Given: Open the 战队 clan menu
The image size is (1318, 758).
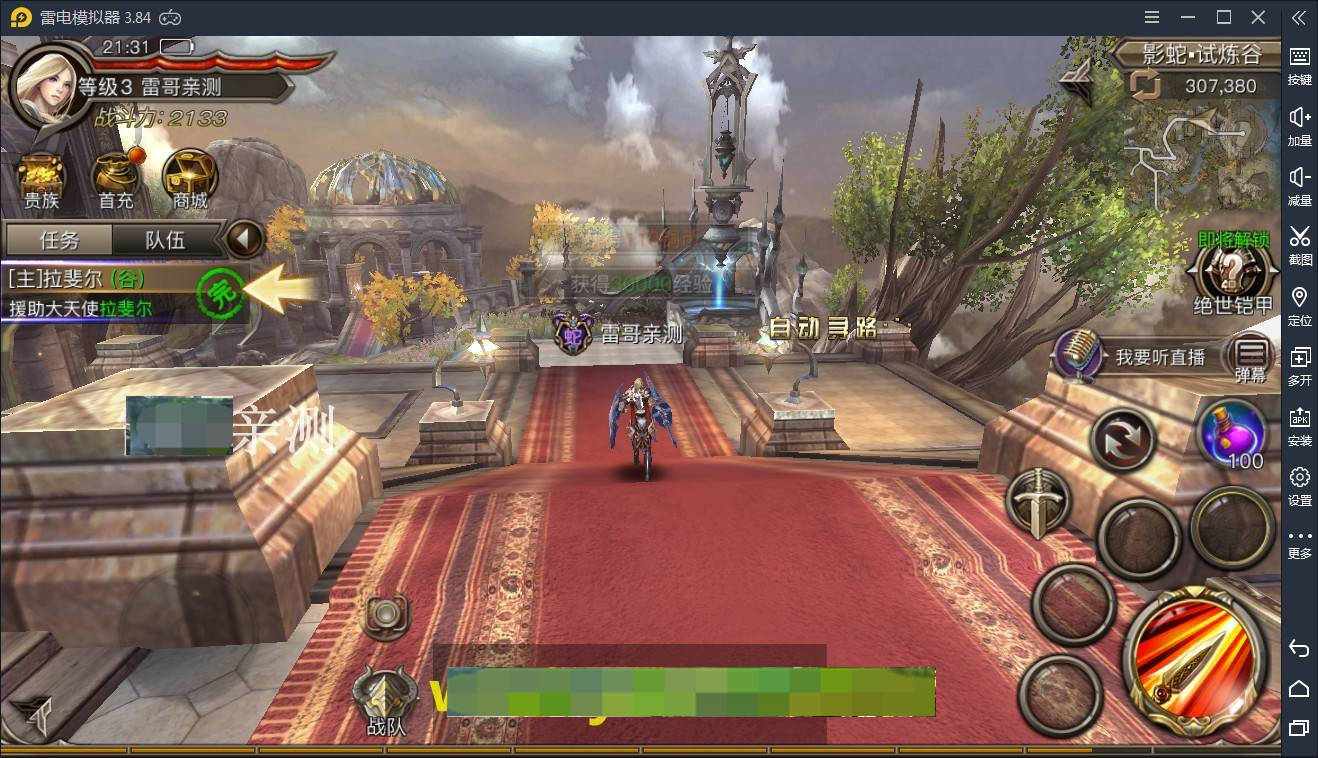Looking at the screenshot, I should click(386, 699).
